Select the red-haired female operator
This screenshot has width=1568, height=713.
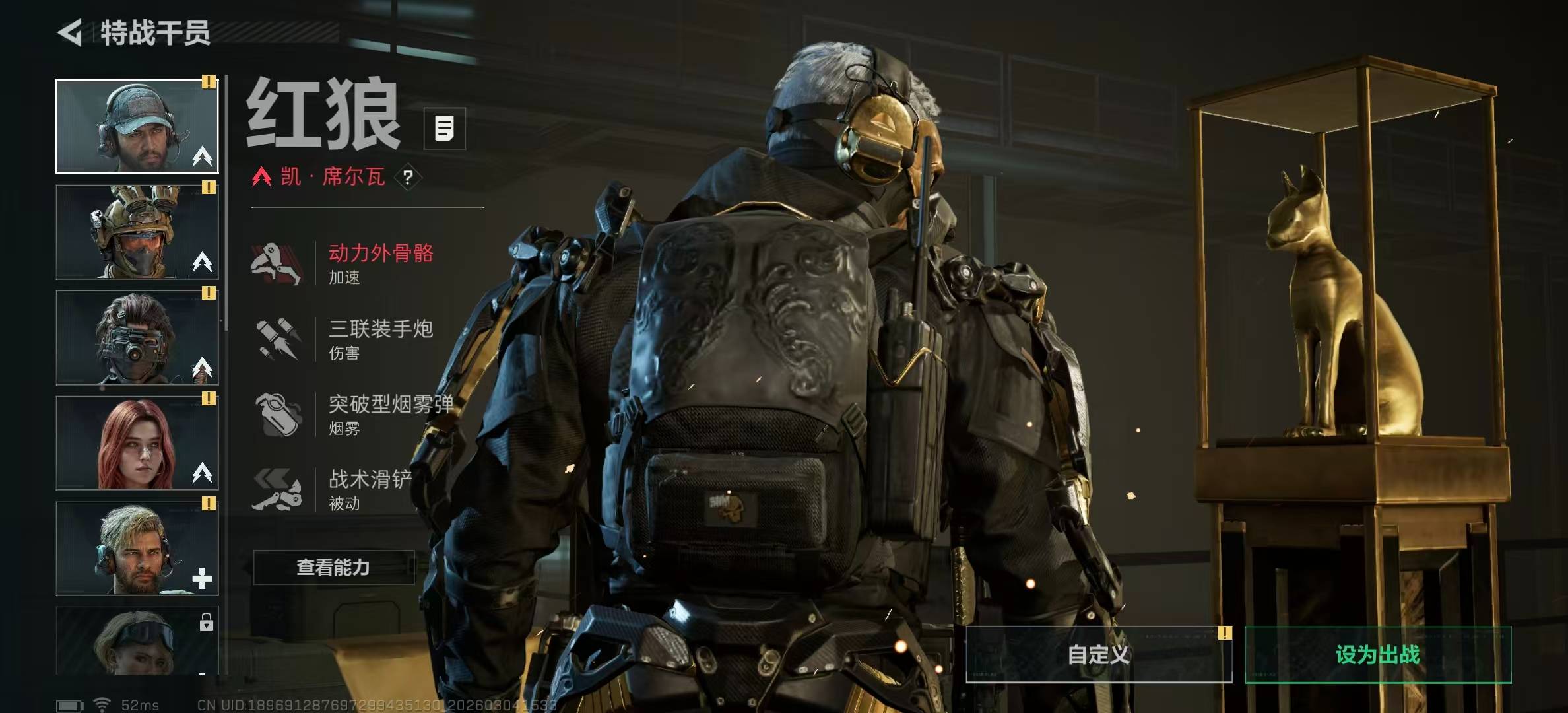(x=137, y=443)
